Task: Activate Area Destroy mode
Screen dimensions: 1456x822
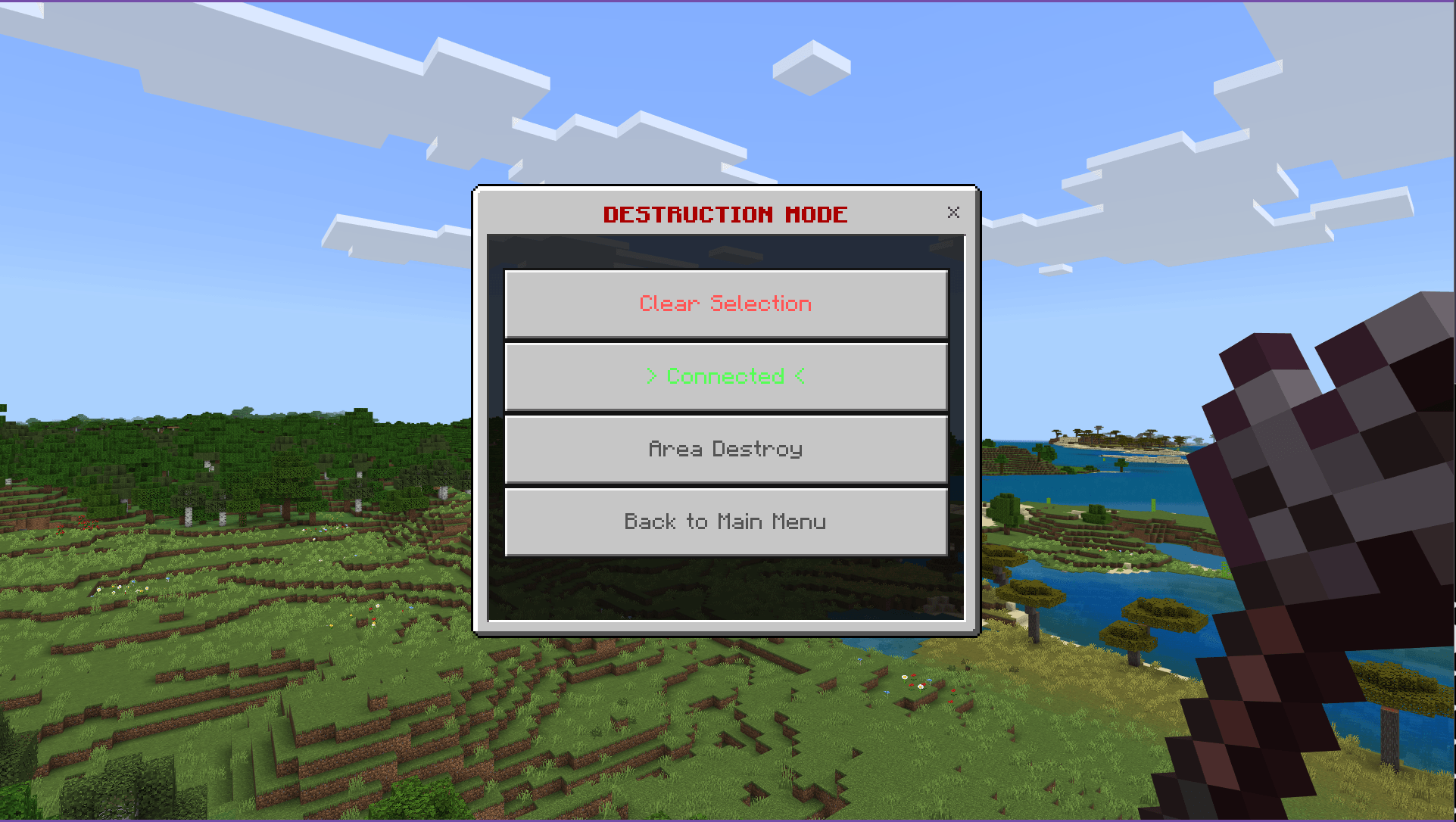Action: [725, 448]
